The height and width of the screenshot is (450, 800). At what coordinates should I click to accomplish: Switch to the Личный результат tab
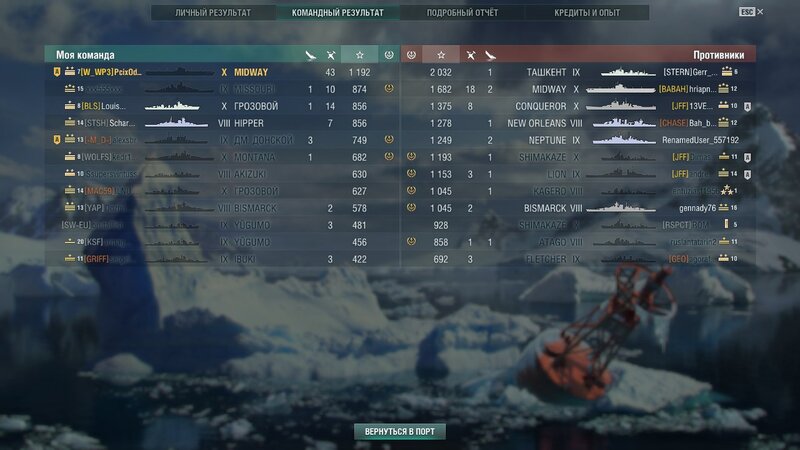click(213, 13)
